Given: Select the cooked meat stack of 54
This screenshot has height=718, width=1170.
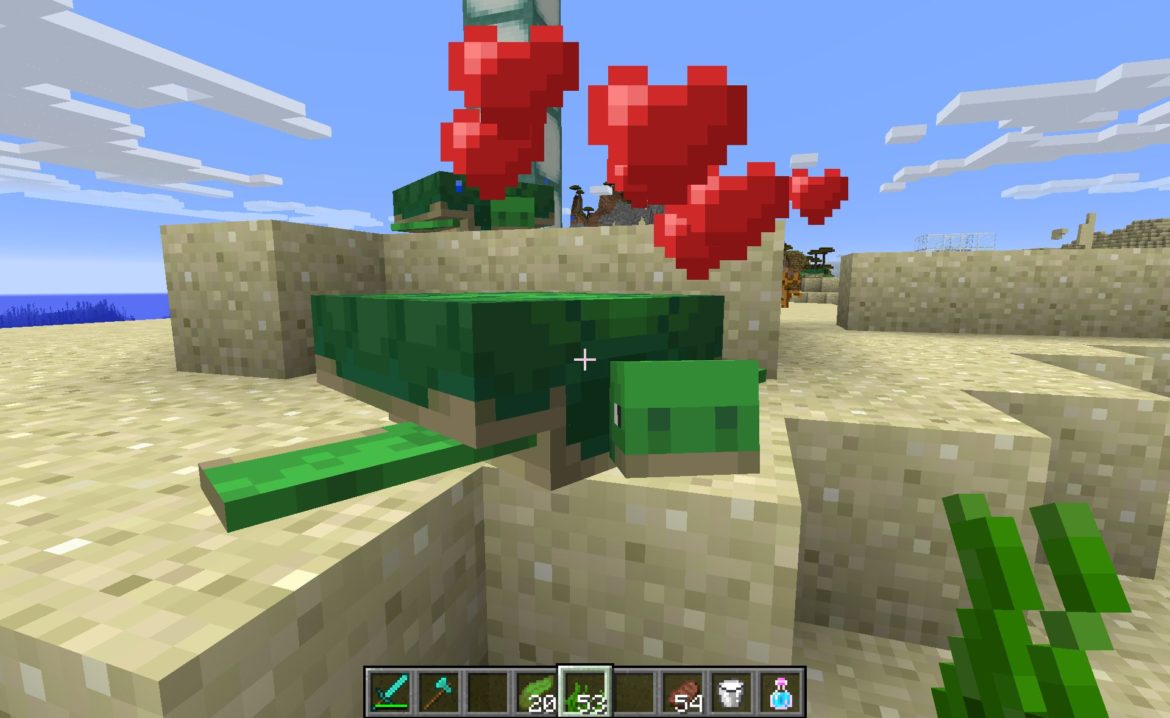Looking at the screenshot, I should (x=684, y=690).
